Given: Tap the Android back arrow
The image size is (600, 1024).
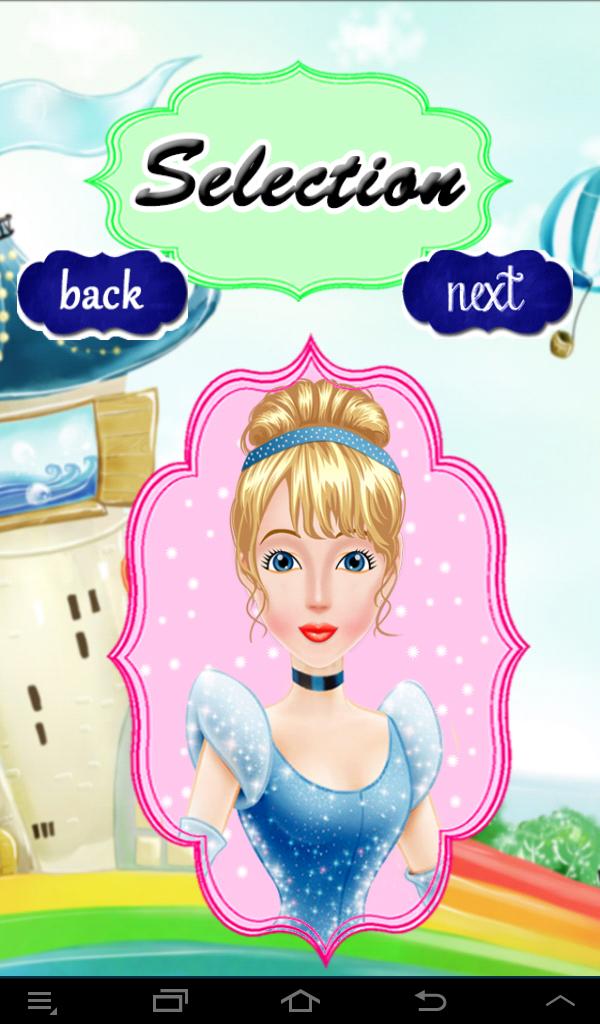Looking at the screenshot, I should 430,1000.
